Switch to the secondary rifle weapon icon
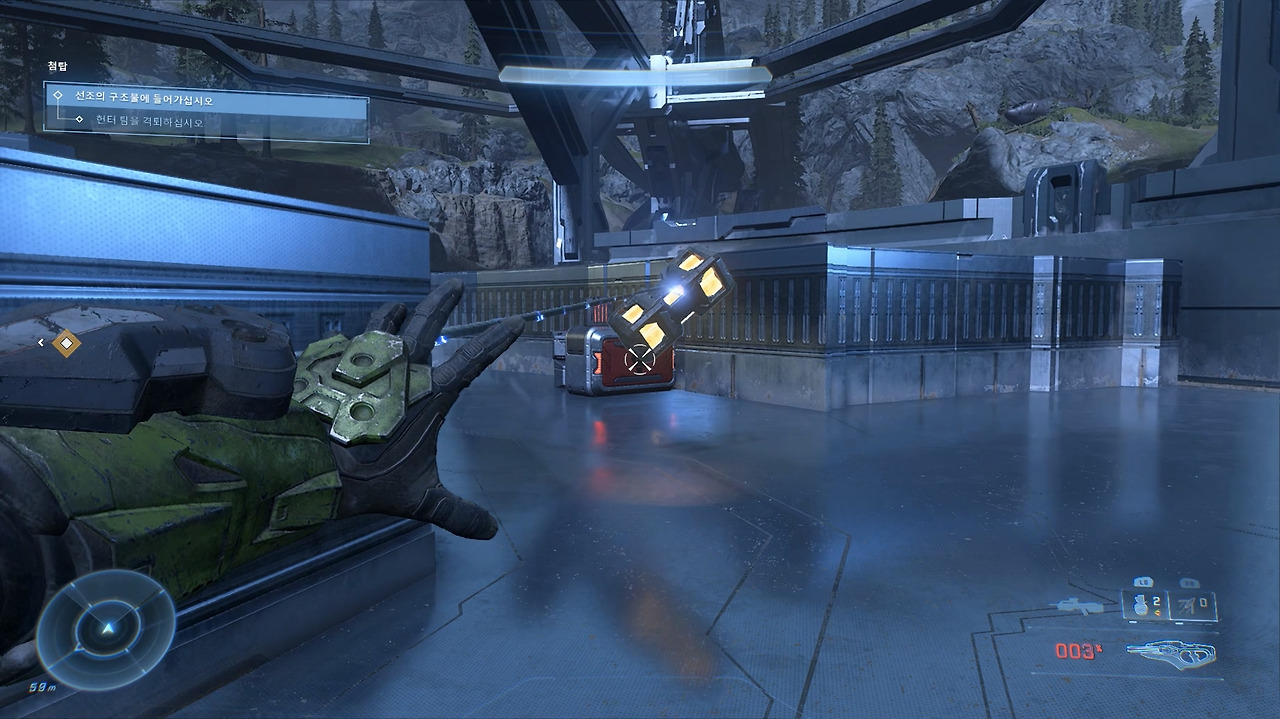The image size is (1280, 719). (x=1078, y=605)
